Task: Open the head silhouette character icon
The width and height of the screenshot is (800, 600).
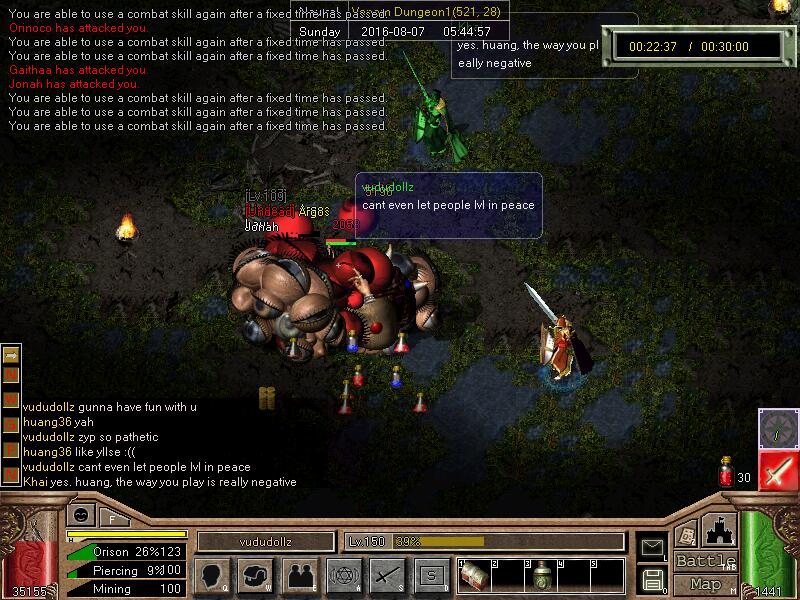Action: [x=210, y=575]
